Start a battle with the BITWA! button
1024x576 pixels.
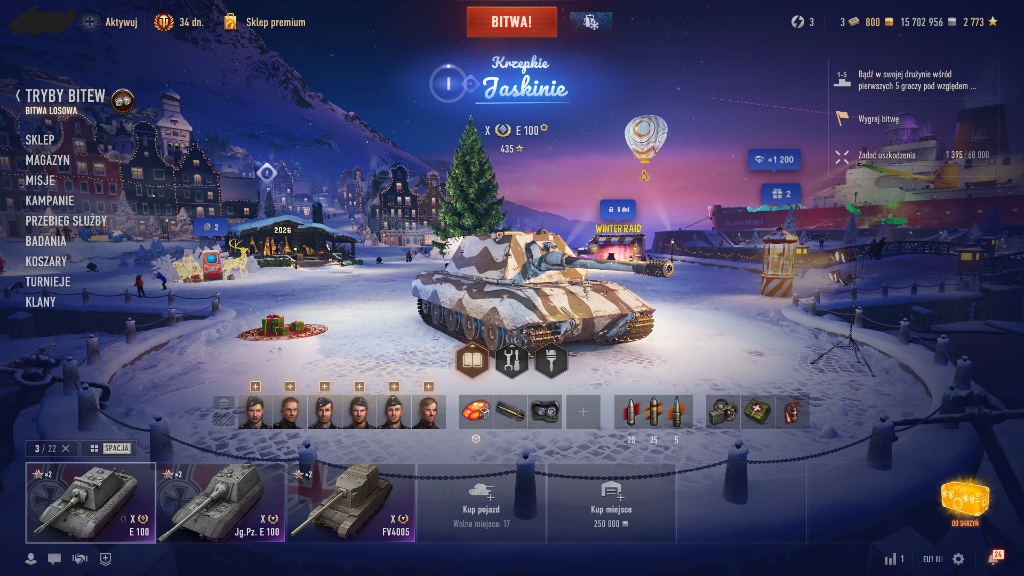click(x=511, y=22)
